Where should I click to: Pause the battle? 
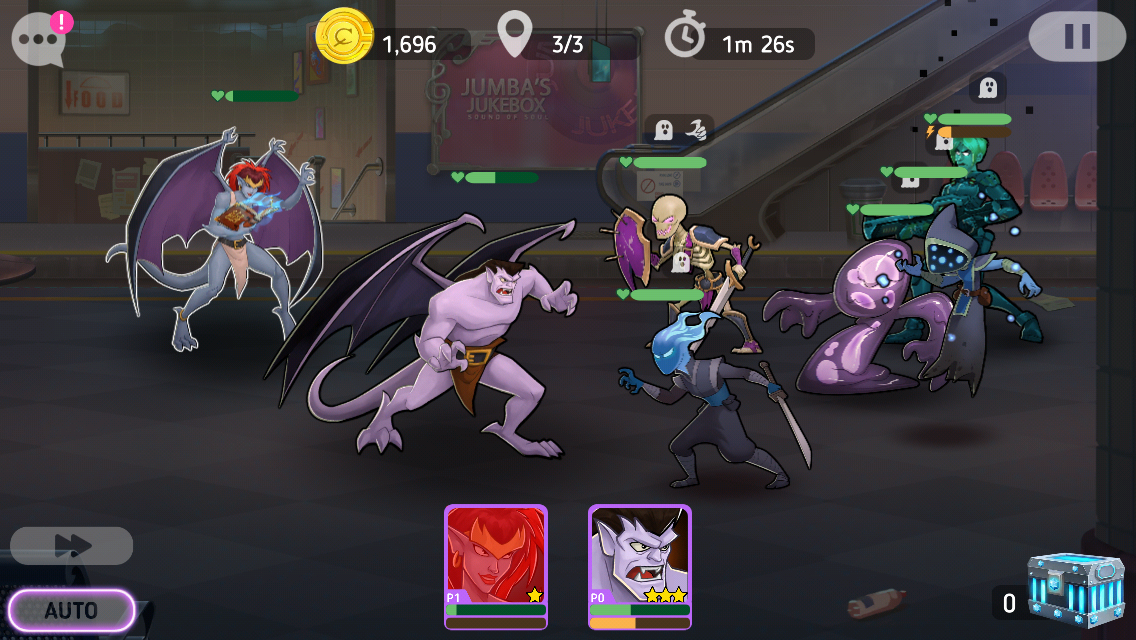click(x=1077, y=37)
